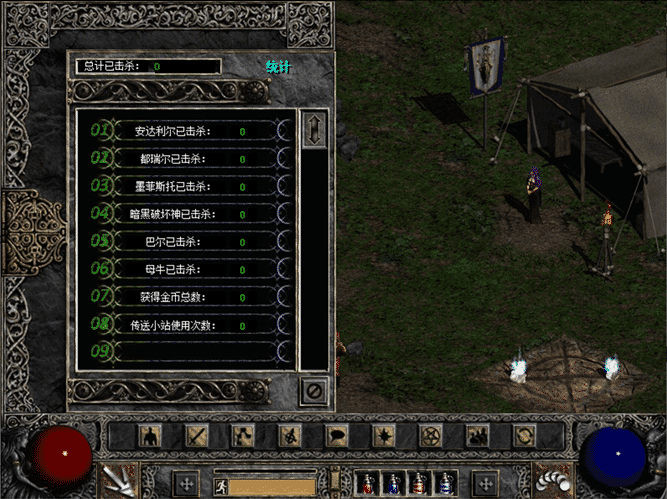667x499 pixels.
Task: Open the sword icon in menu bar
Action: pos(196,436)
